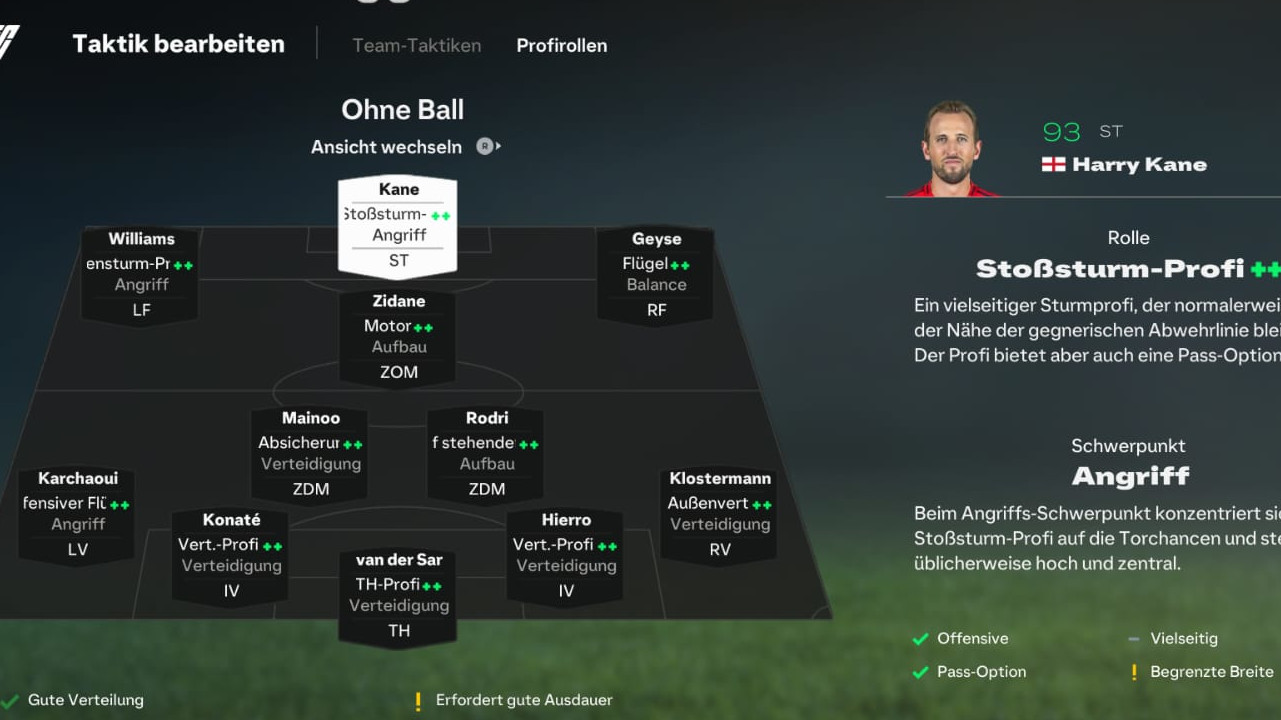The height and width of the screenshot is (720, 1281).
Task: Click the checkmark beside Pass-Option
Action: 919,672
